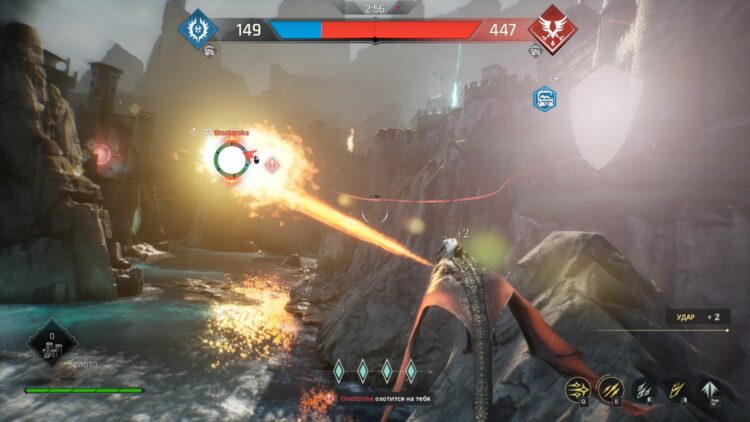Activate the triple golden arrows ability
750x422 pixels.
[577, 389]
